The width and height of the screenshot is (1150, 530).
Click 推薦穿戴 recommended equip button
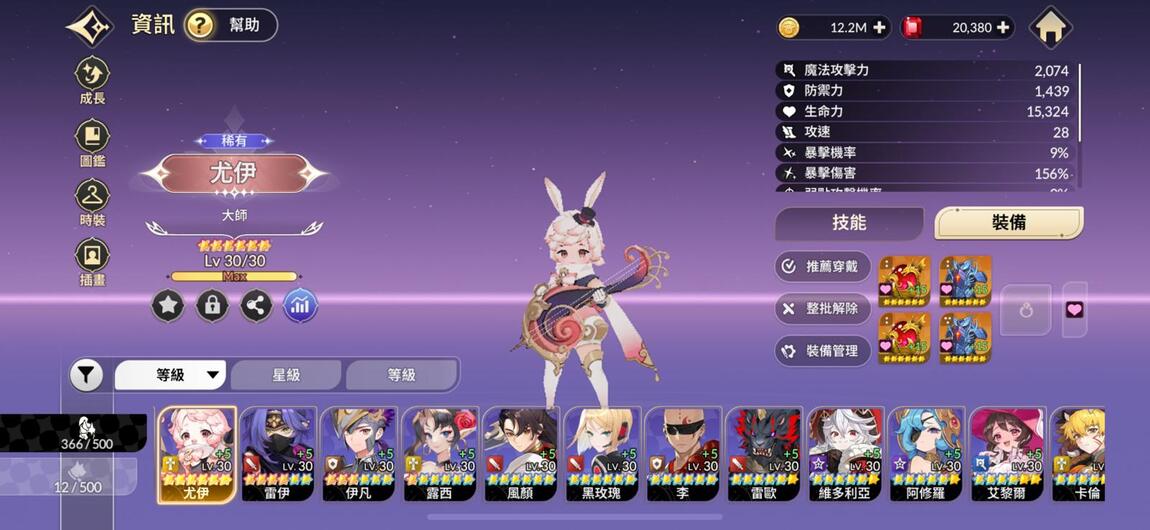click(822, 266)
